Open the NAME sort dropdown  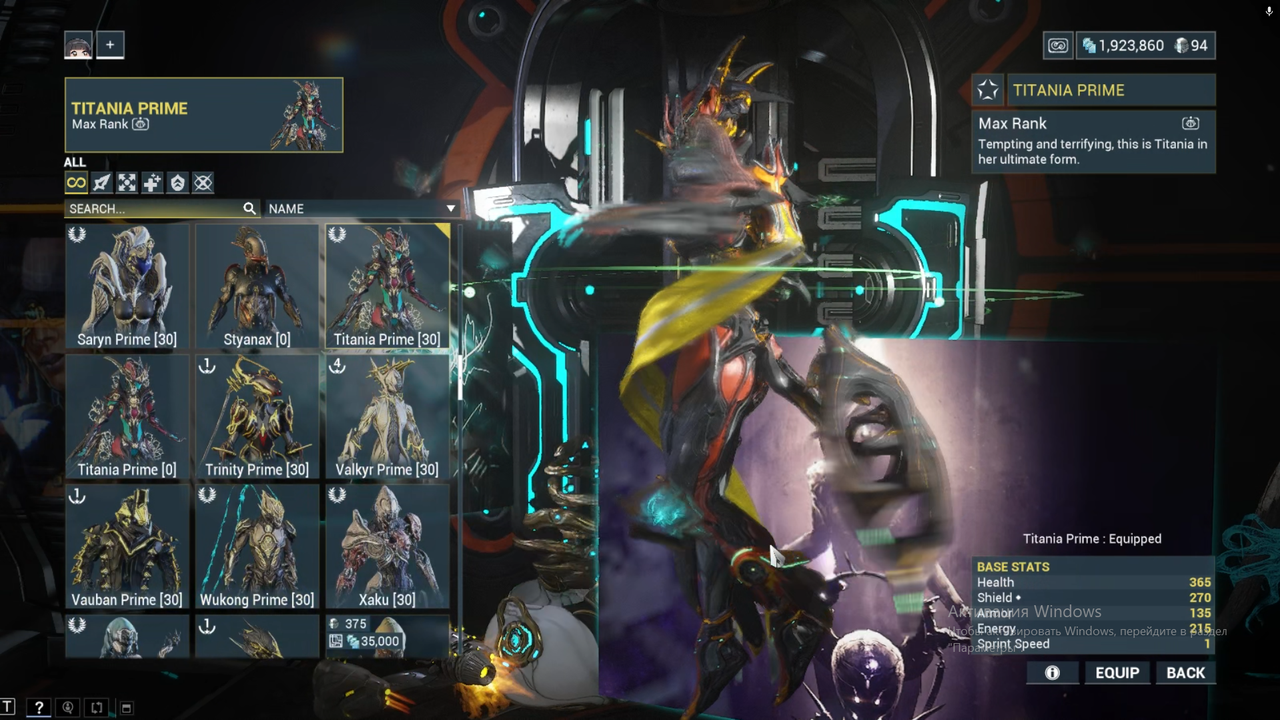pyautogui.click(x=361, y=209)
